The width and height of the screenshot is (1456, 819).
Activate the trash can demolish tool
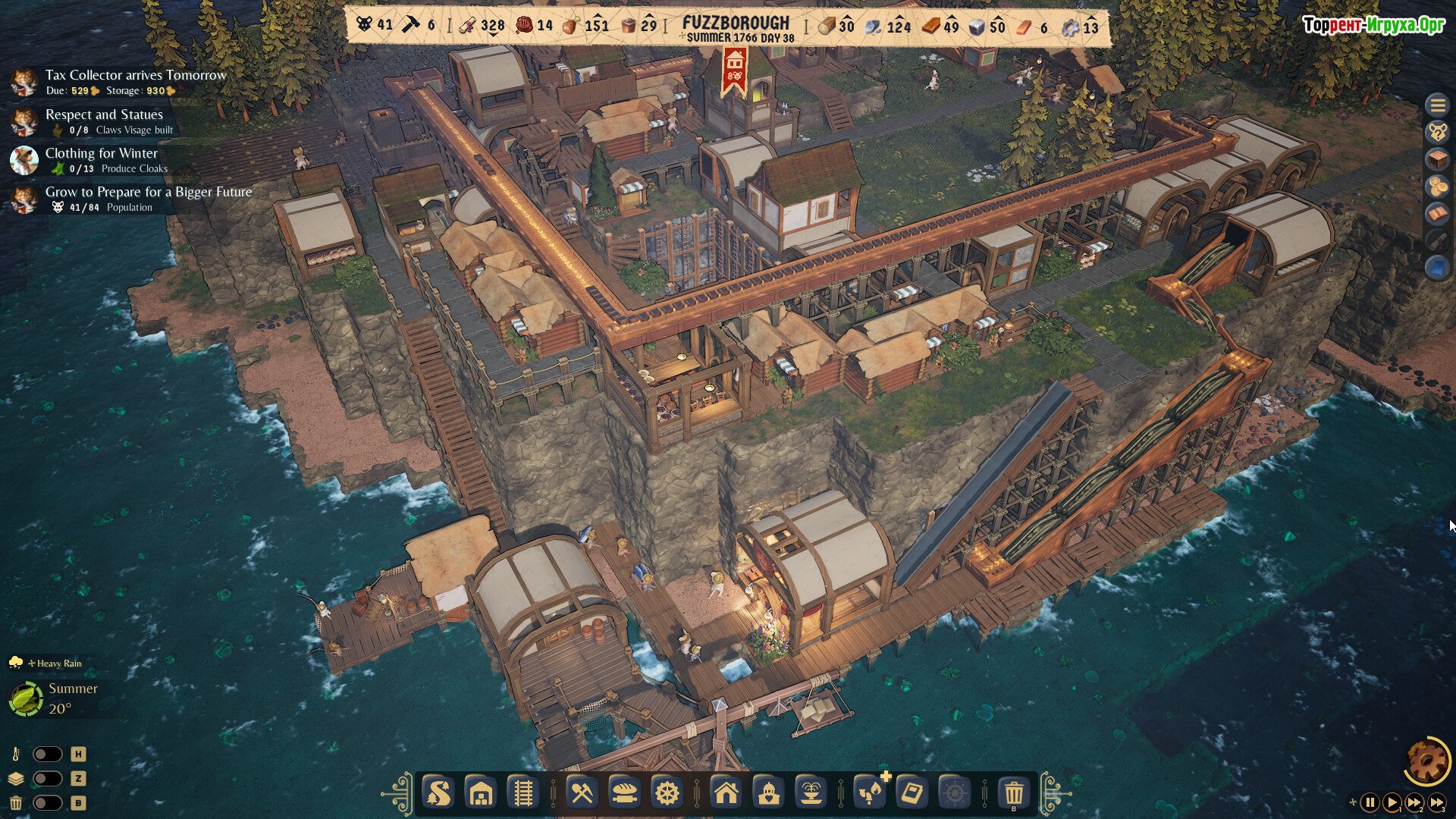pyautogui.click(x=1014, y=794)
